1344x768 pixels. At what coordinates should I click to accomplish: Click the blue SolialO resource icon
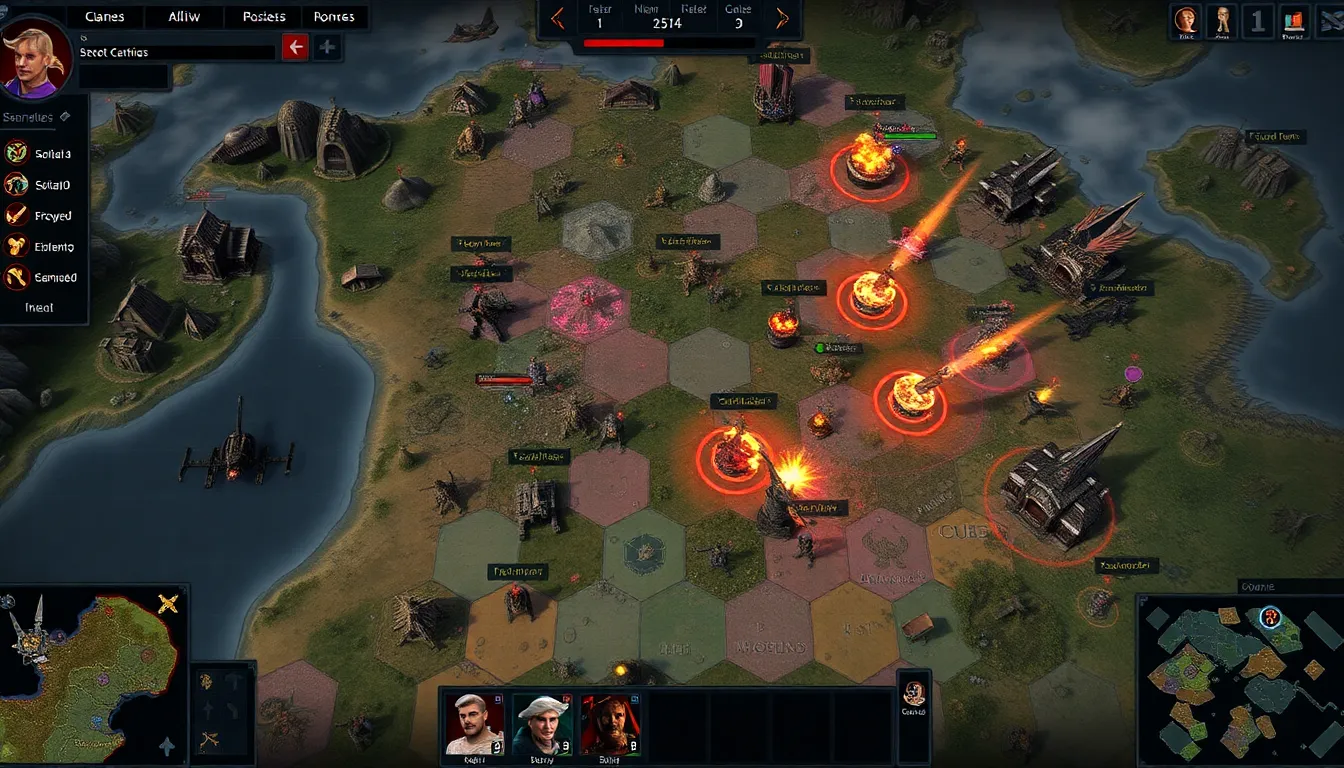[15, 184]
